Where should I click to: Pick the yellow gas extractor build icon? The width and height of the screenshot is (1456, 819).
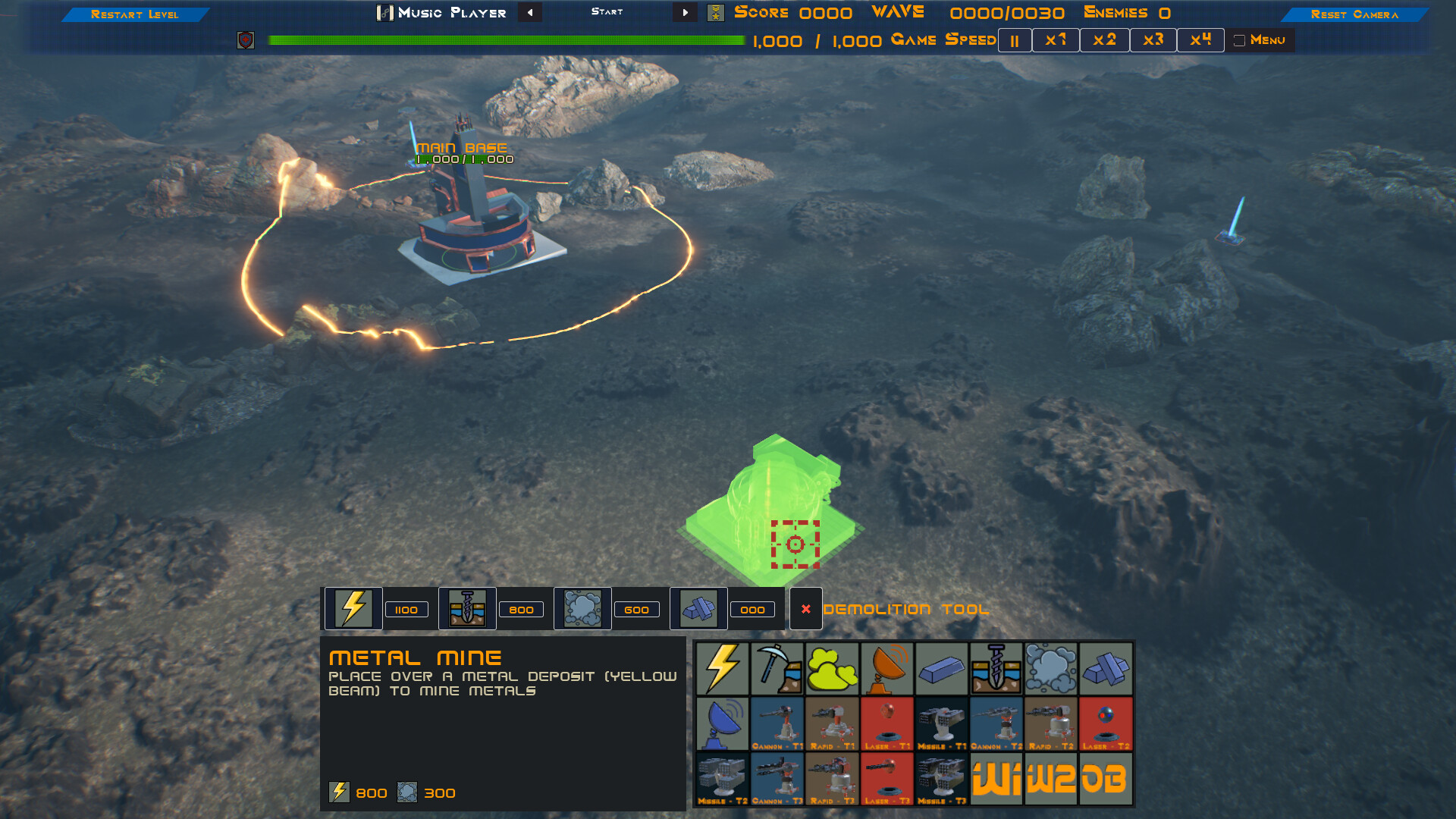833,669
